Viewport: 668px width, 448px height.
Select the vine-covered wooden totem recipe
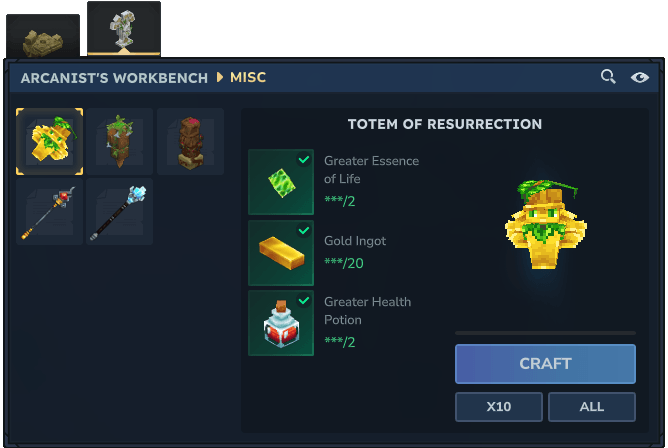[x=119, y=142]
